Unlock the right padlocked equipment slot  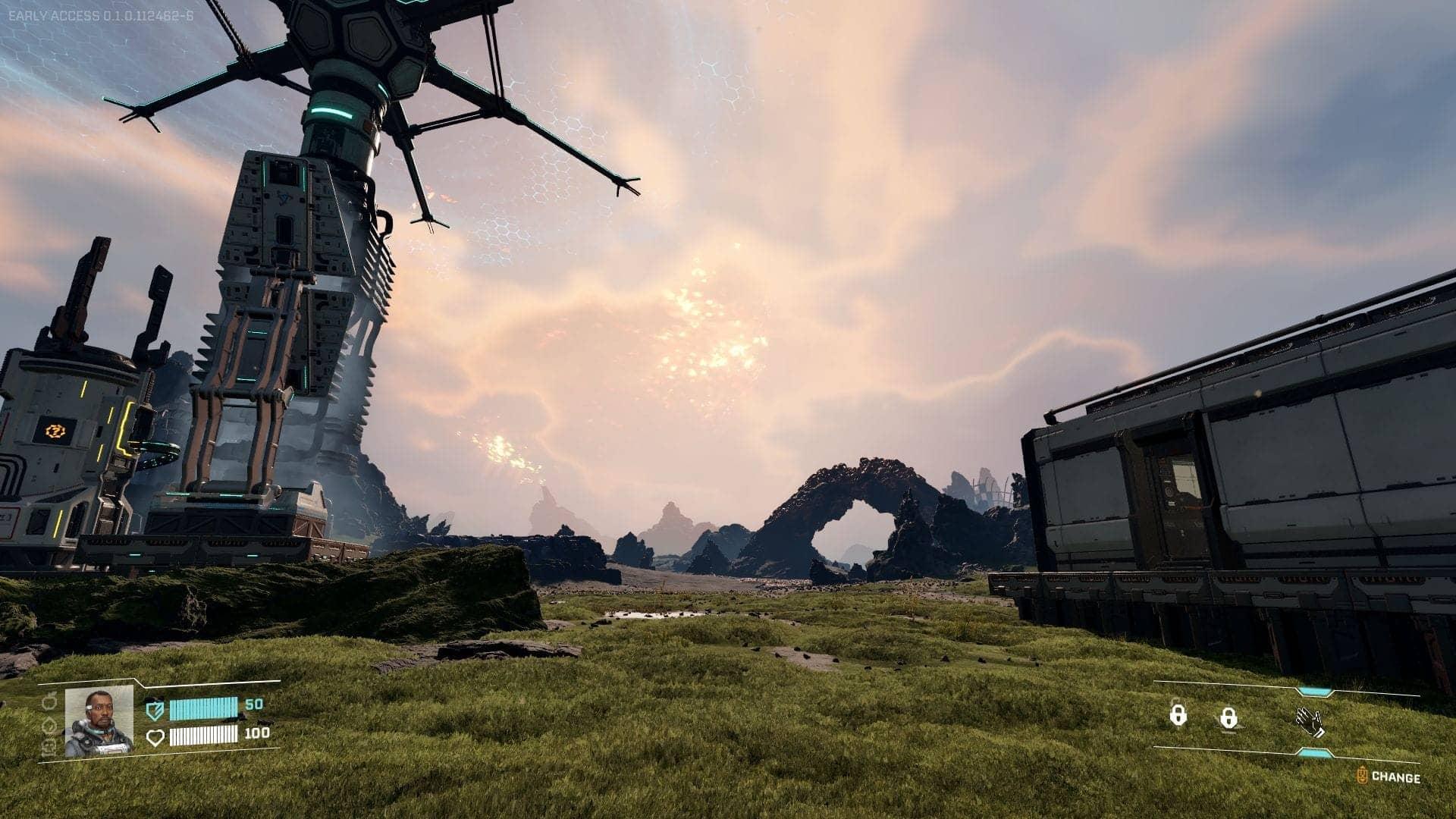pyautogui.click(x=1229, y=717)
